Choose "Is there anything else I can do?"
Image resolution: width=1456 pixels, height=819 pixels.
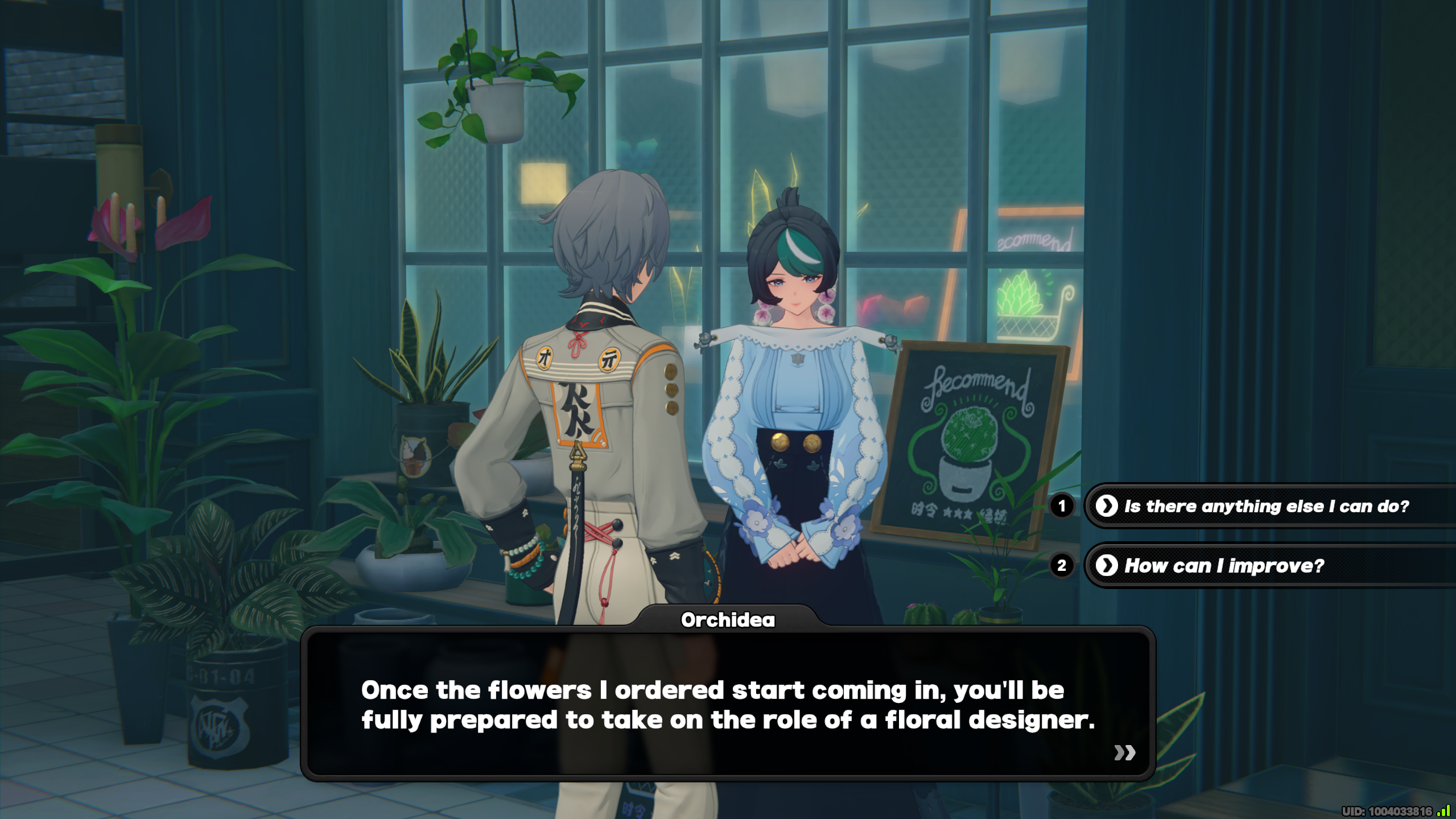[1265, 506]
